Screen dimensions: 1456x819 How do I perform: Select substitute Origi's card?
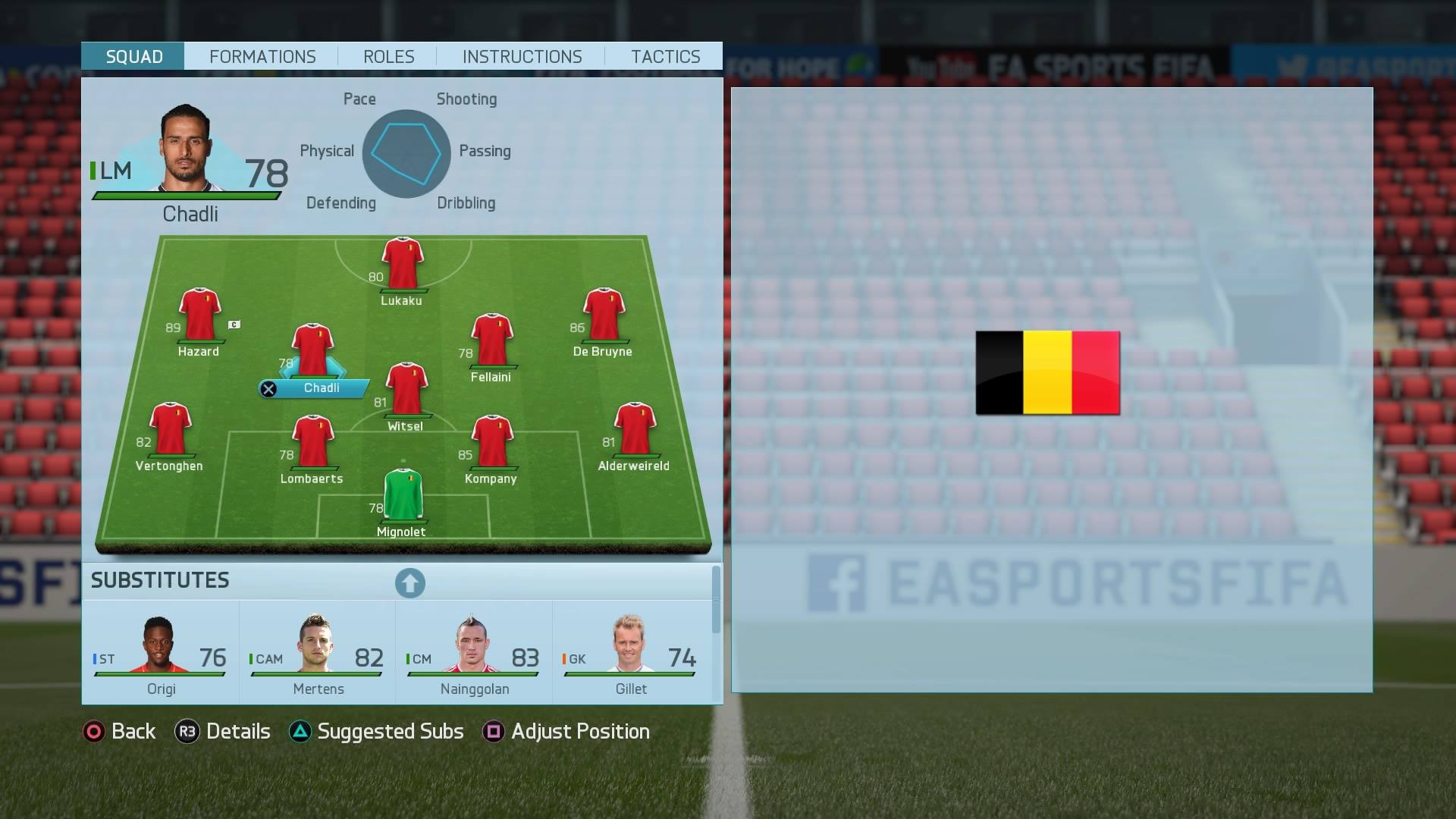pyautogui.click(x=161, y=652)
